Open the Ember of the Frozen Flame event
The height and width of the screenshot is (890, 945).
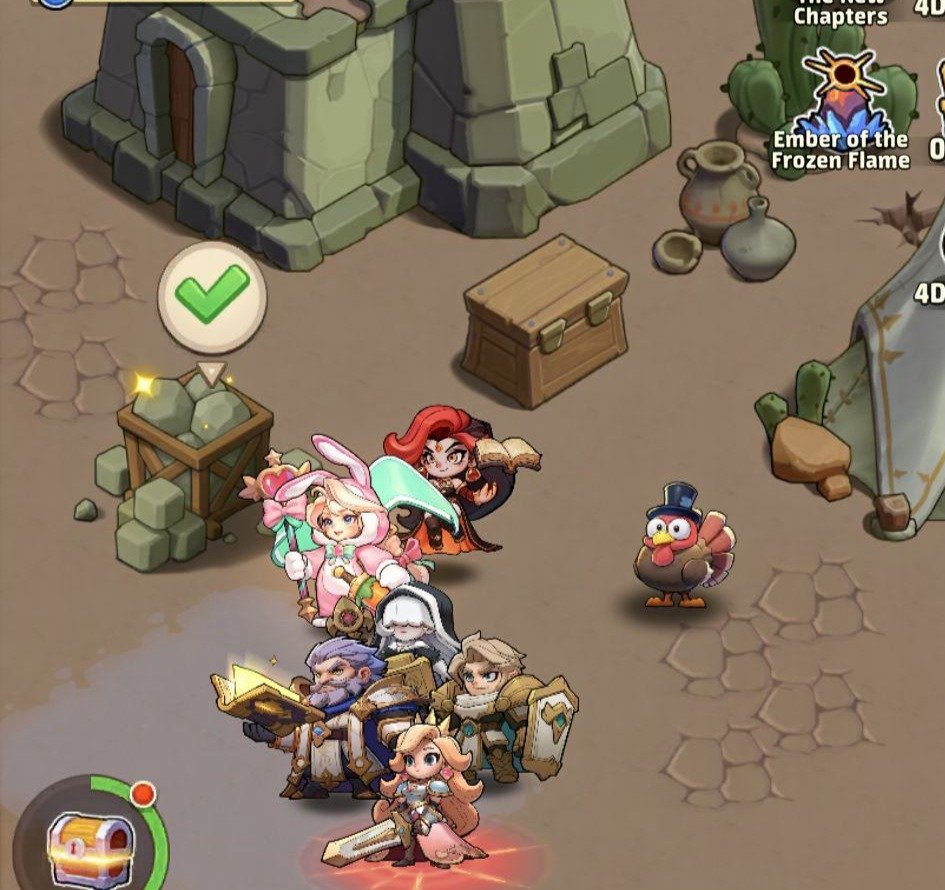click(841, 109)
